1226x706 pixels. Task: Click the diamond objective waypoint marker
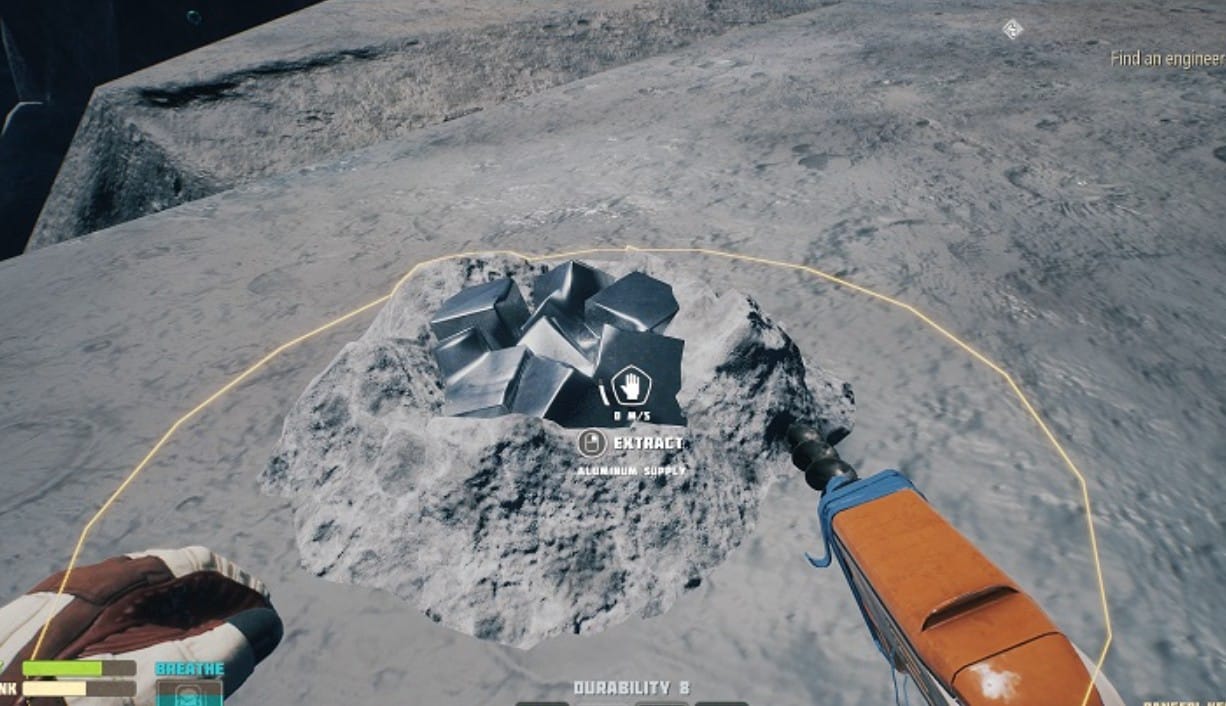1012,29
